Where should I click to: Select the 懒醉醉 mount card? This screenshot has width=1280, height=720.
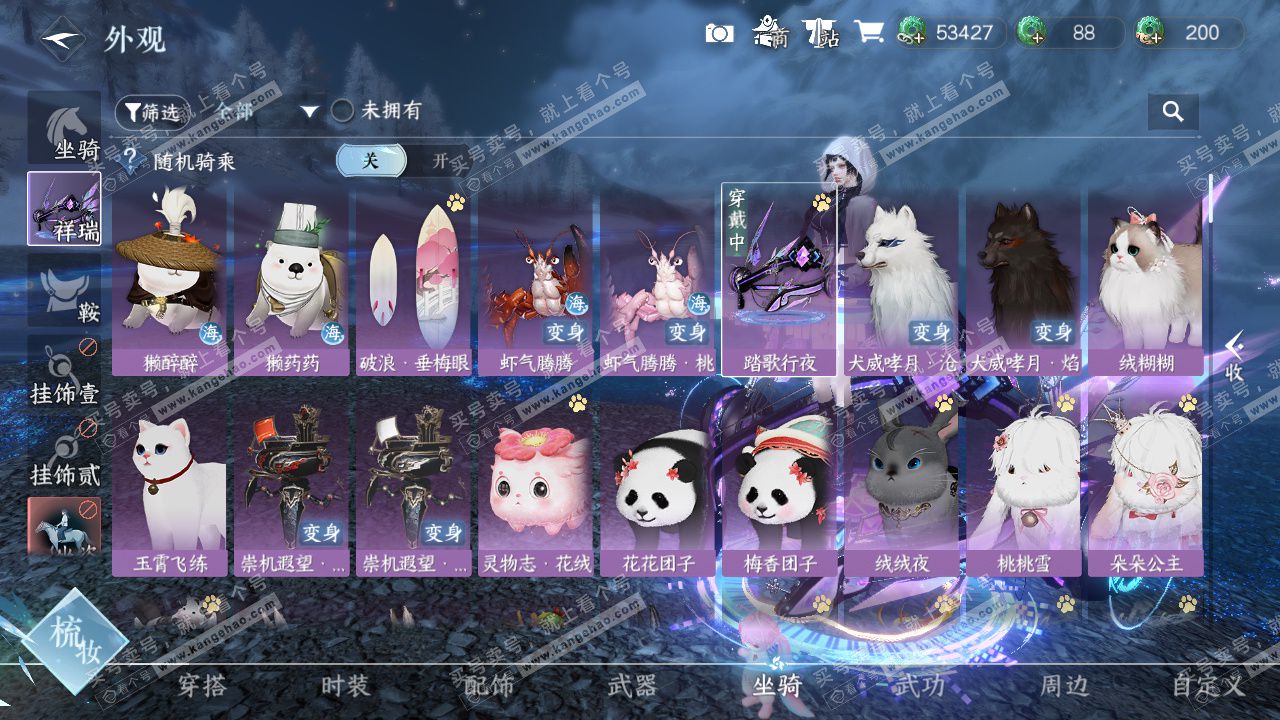[170, 280]
